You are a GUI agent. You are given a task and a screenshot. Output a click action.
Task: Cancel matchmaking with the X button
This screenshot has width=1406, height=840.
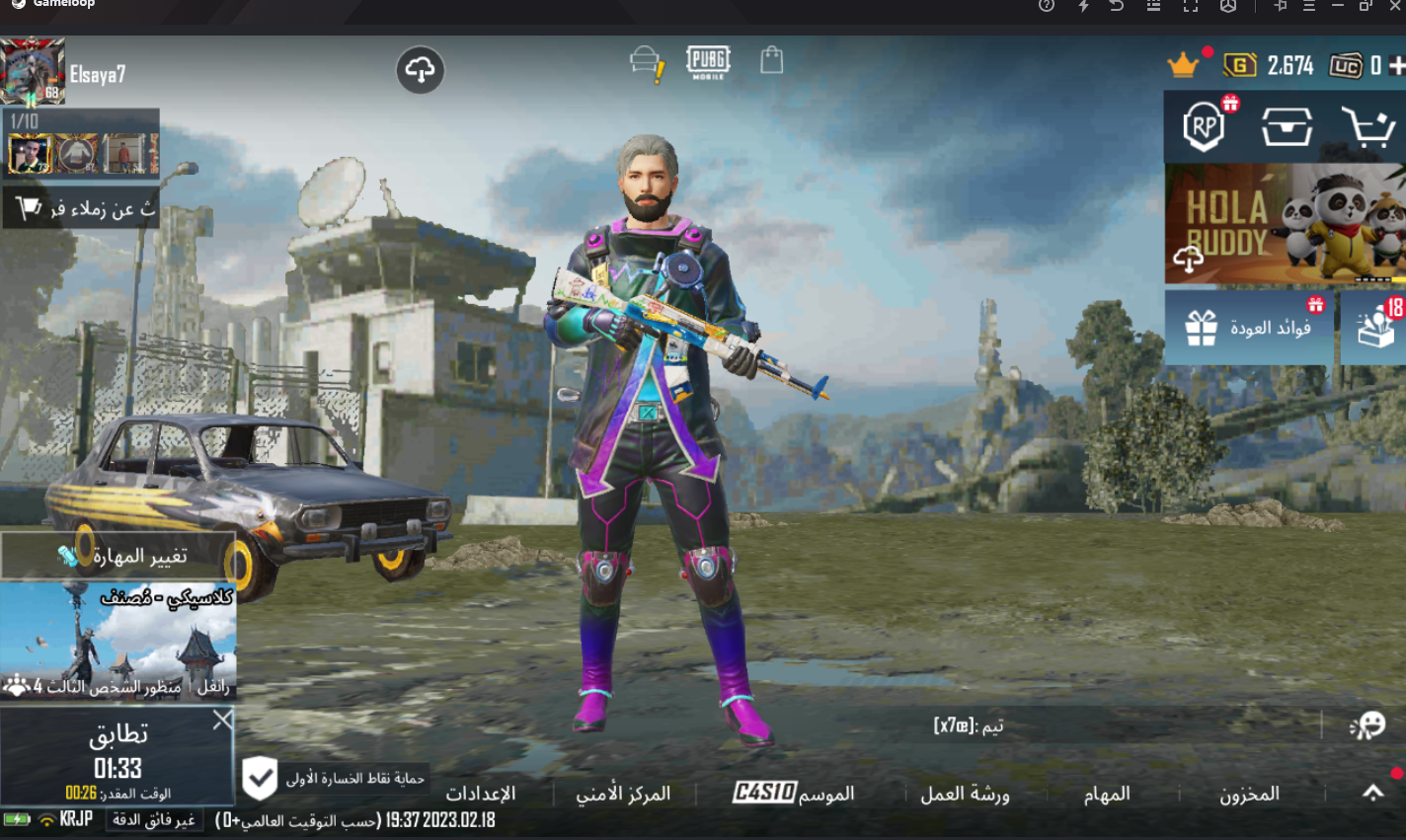223,721
